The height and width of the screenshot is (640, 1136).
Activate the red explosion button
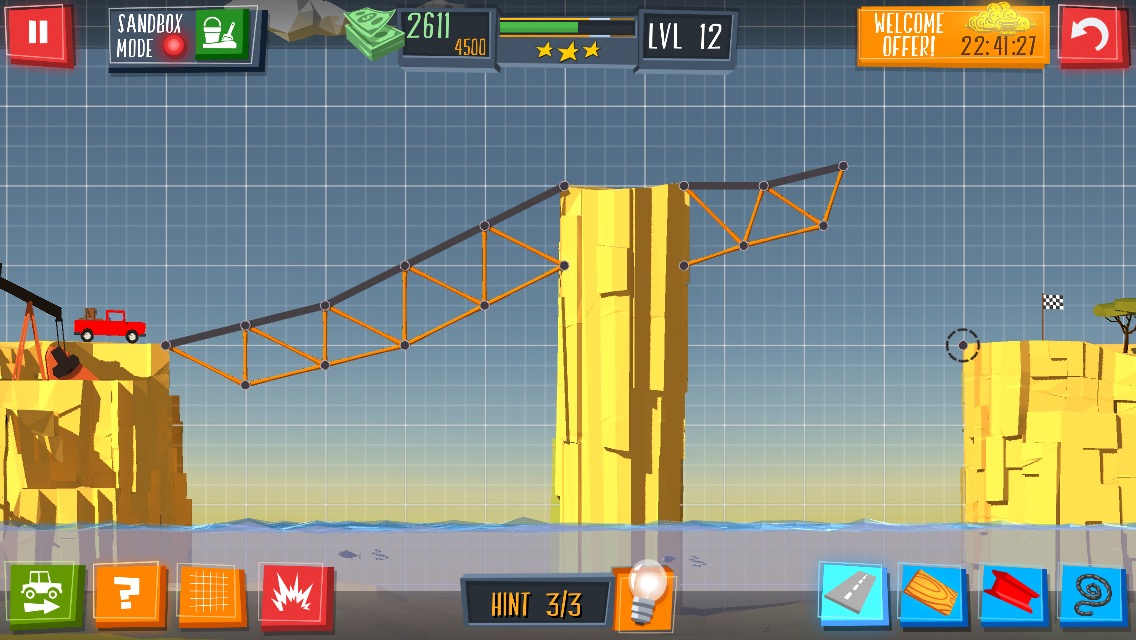click(294, 594)
